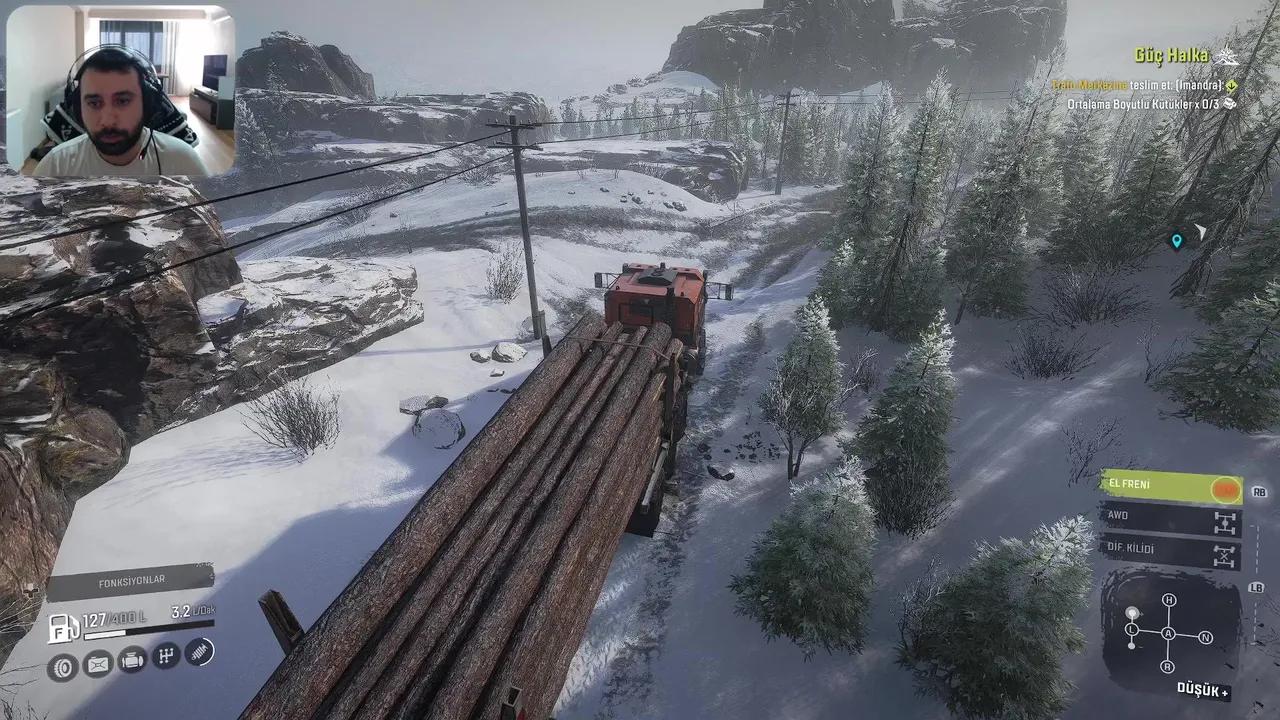Open the teslim et (Imandra) task entry
This screenshot has width=1280, height=720.
(x=1138, y=85)
